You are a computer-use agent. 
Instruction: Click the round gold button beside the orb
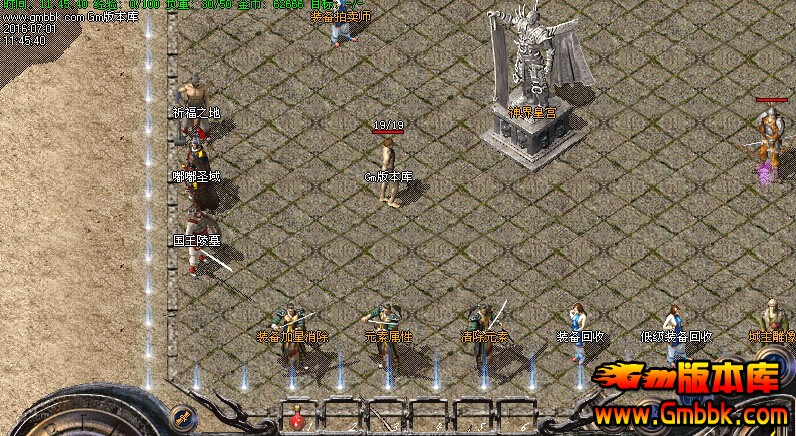tap(181, 415)
